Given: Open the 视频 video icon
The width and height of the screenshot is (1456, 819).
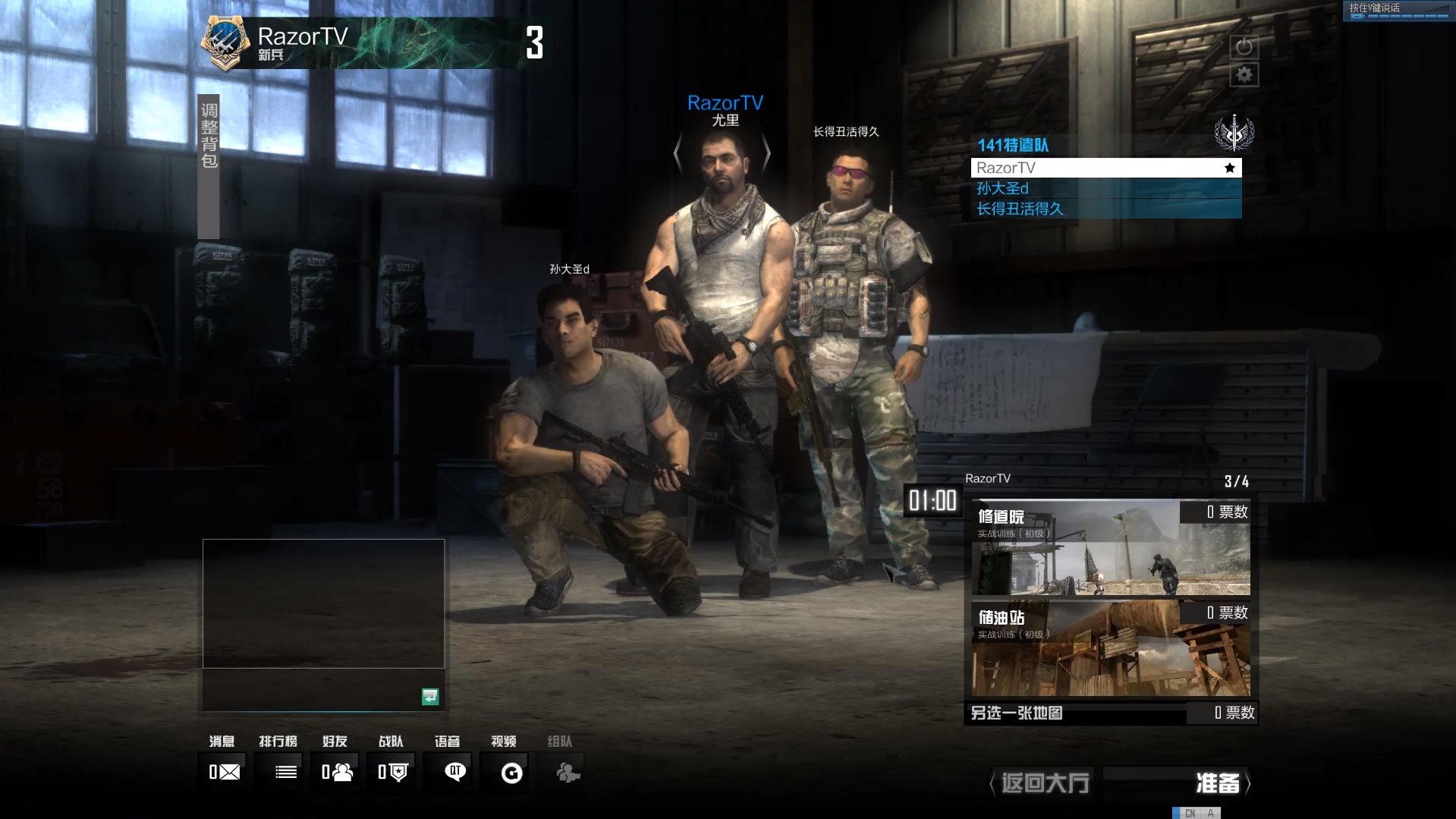Looking at the screenshot, I should (x=512, y=773).
